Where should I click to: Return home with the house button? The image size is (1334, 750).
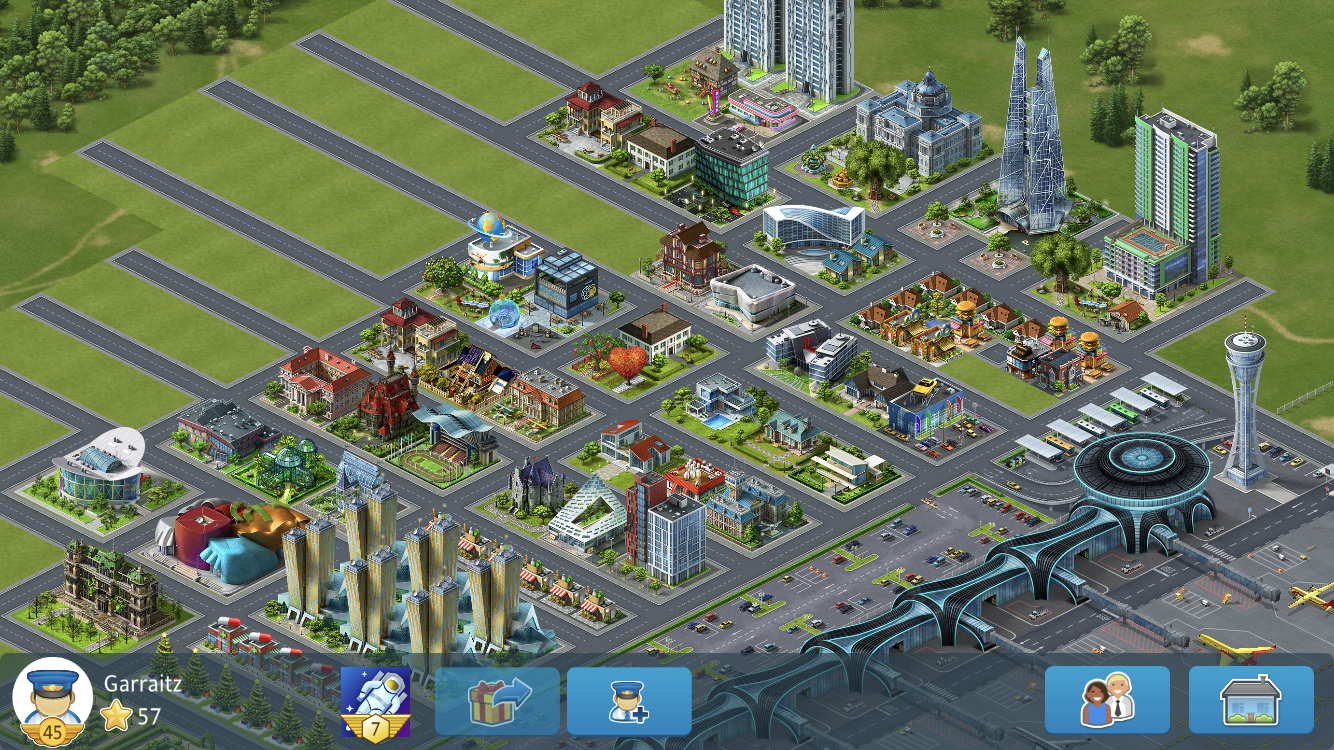pyautogui.click(x=1251, y=700)
